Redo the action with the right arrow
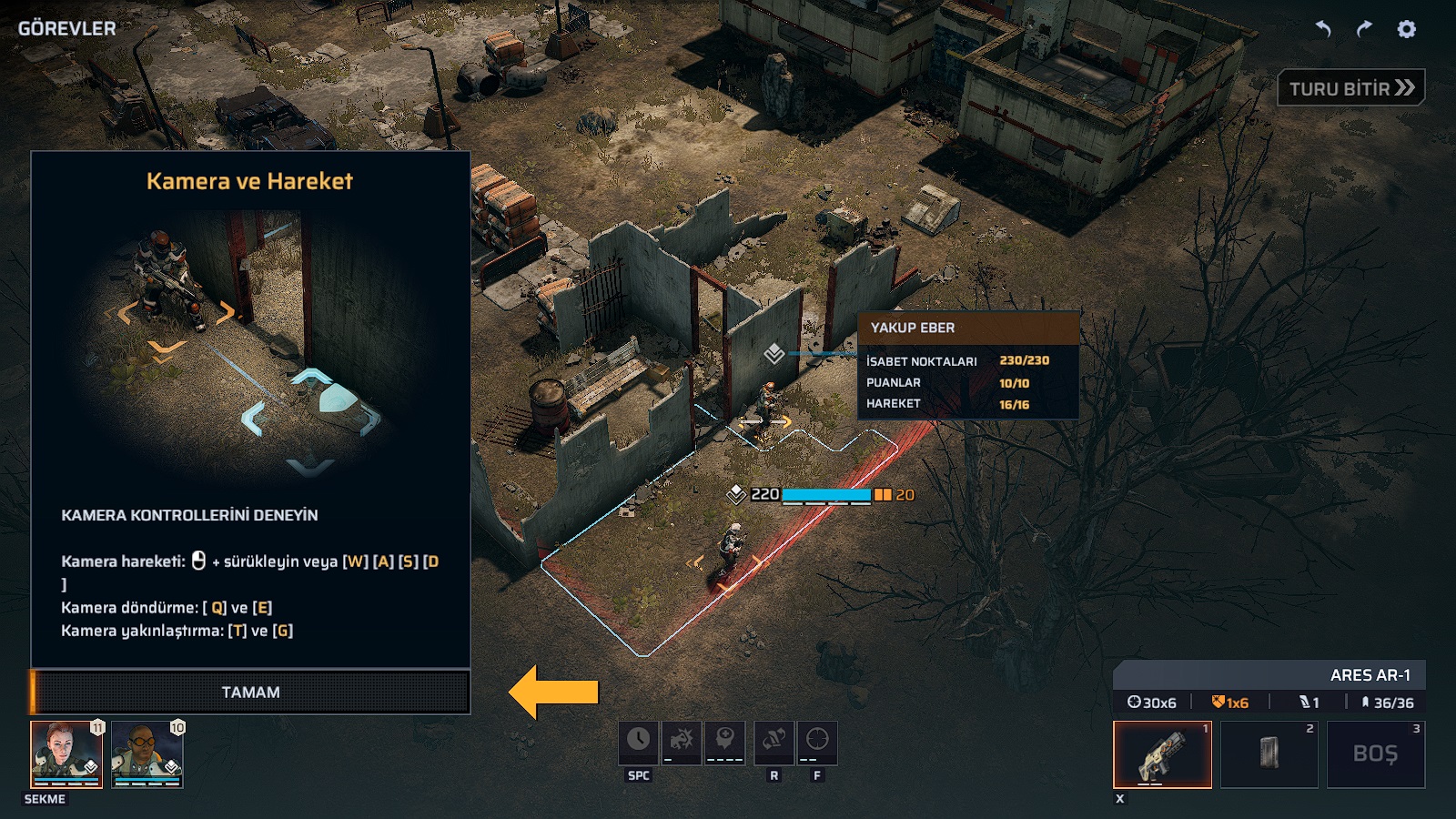Viewport: 1456px width, 819px height. pos(1364,29)
